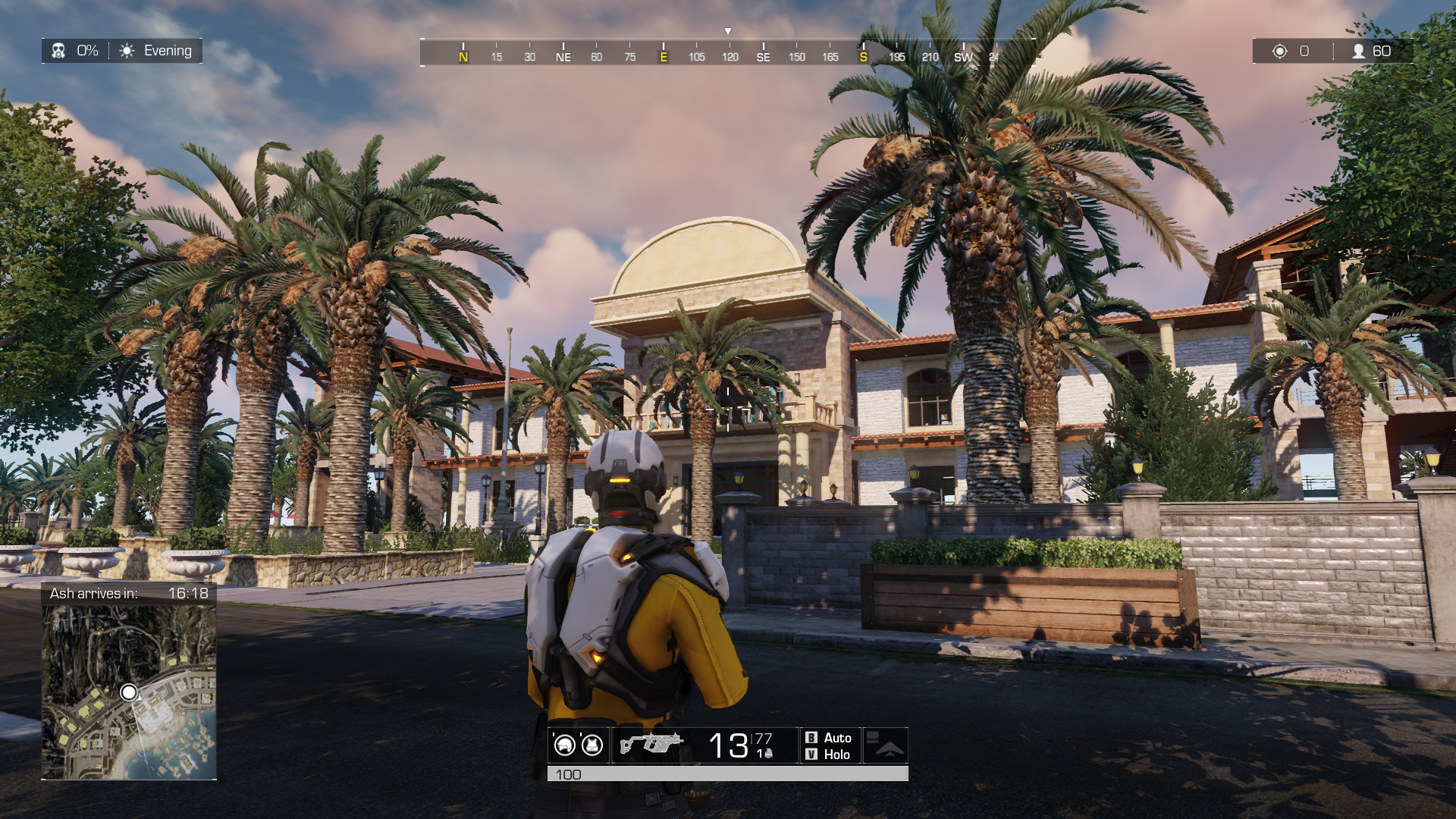Click the compass S heading marker
This screenshot has height=819, width=1456.
point(862,56)
